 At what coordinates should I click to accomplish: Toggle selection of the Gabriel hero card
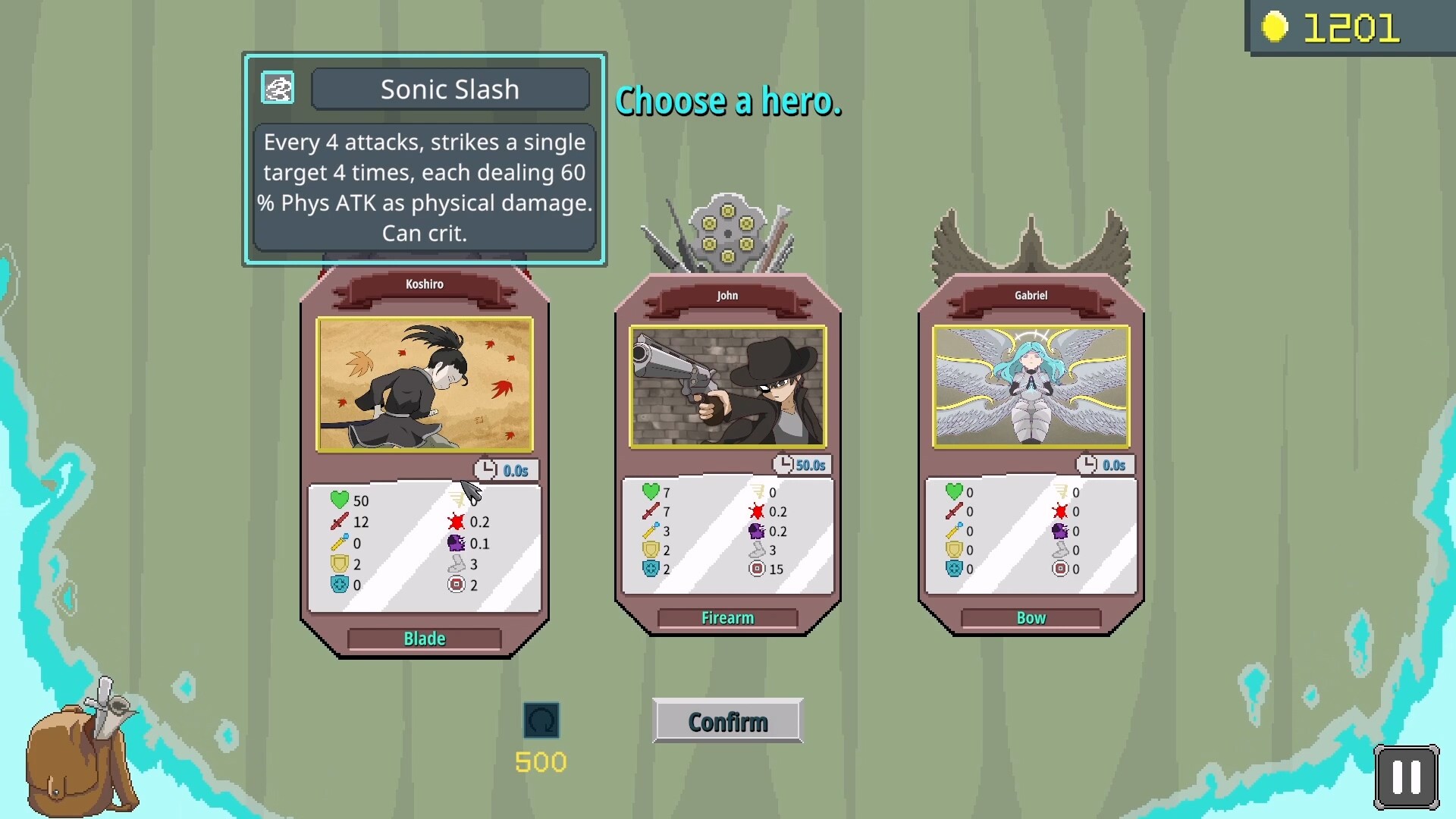(x=1031, y=387)
